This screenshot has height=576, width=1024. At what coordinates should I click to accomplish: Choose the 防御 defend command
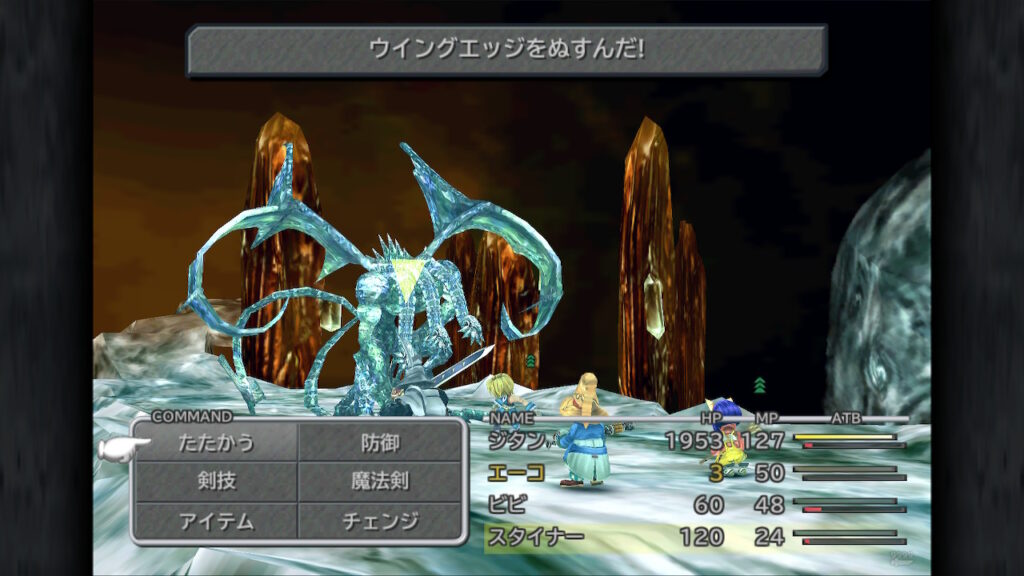coord(380,442)
